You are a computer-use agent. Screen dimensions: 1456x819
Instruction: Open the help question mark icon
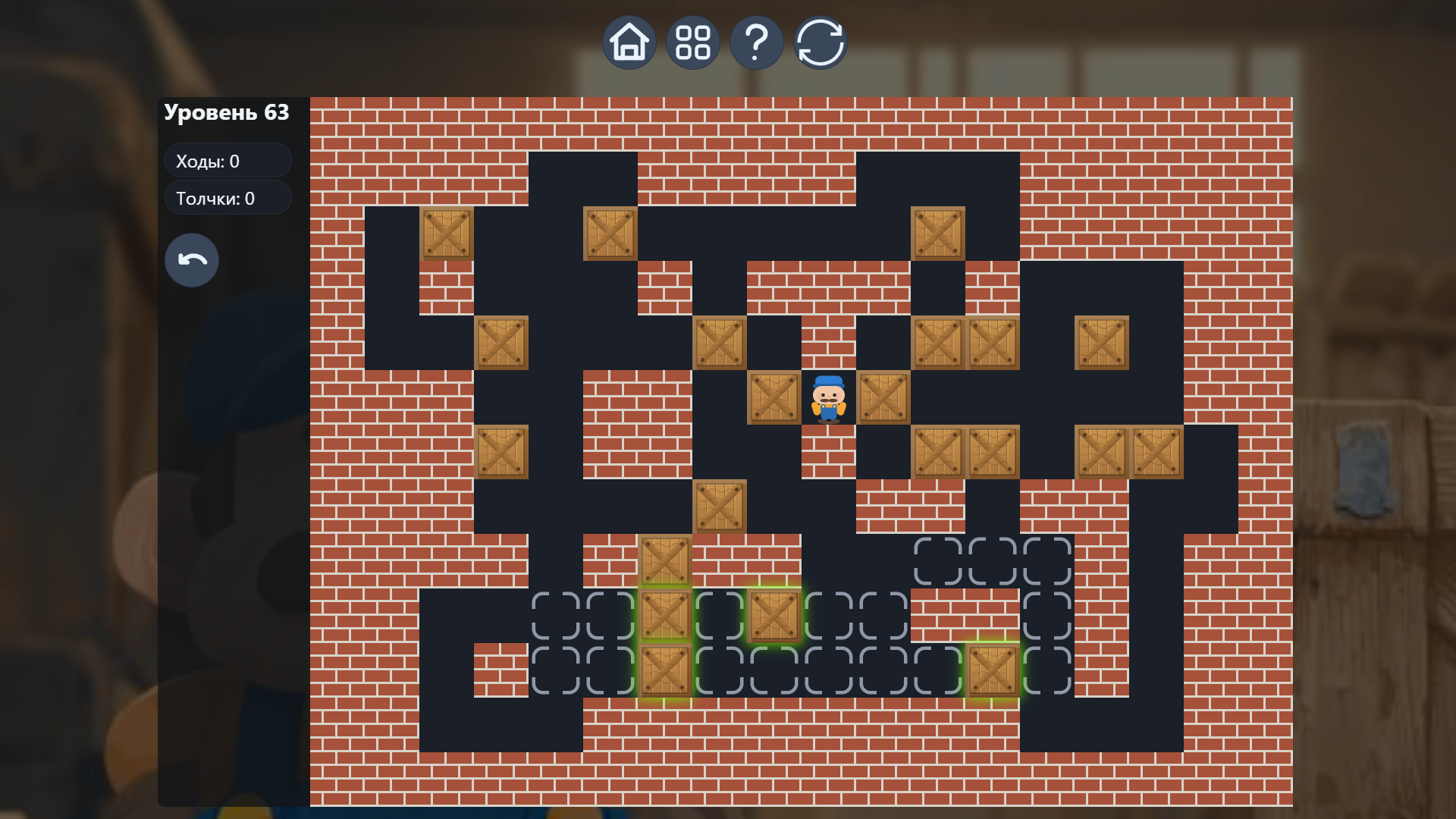coord(756,42)
